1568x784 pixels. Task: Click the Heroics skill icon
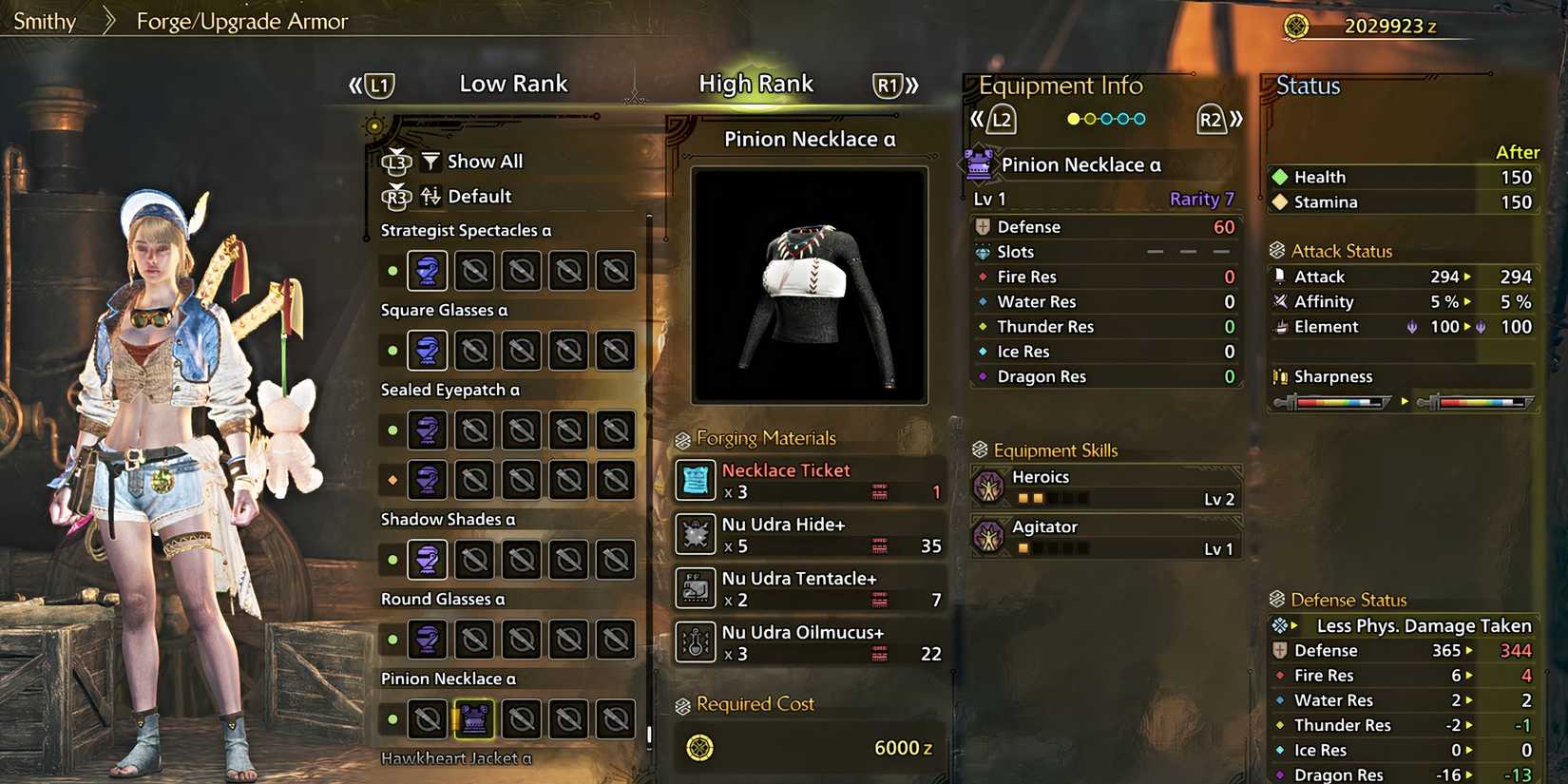click(x=991, y=486)
